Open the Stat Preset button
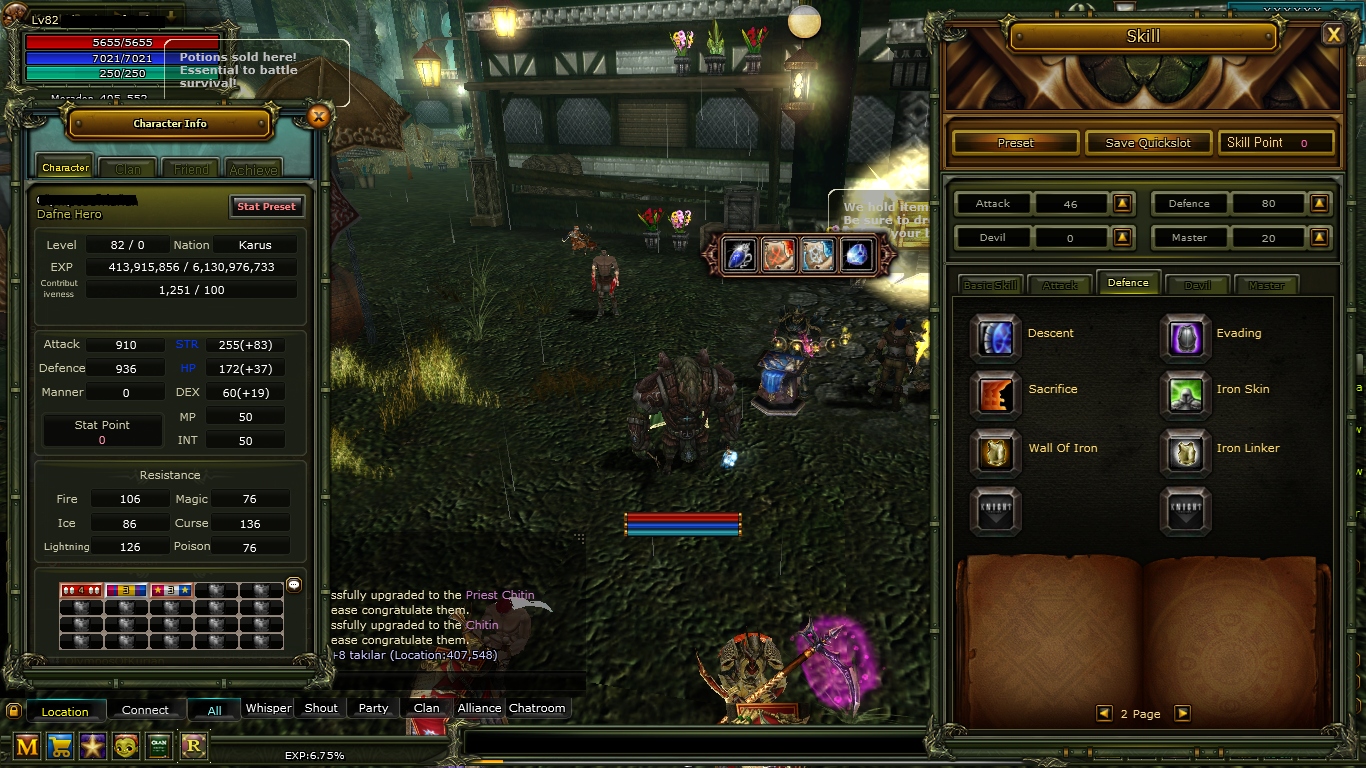The width and height of the screenshot is (1366, 768). click(x=265, y=207)
